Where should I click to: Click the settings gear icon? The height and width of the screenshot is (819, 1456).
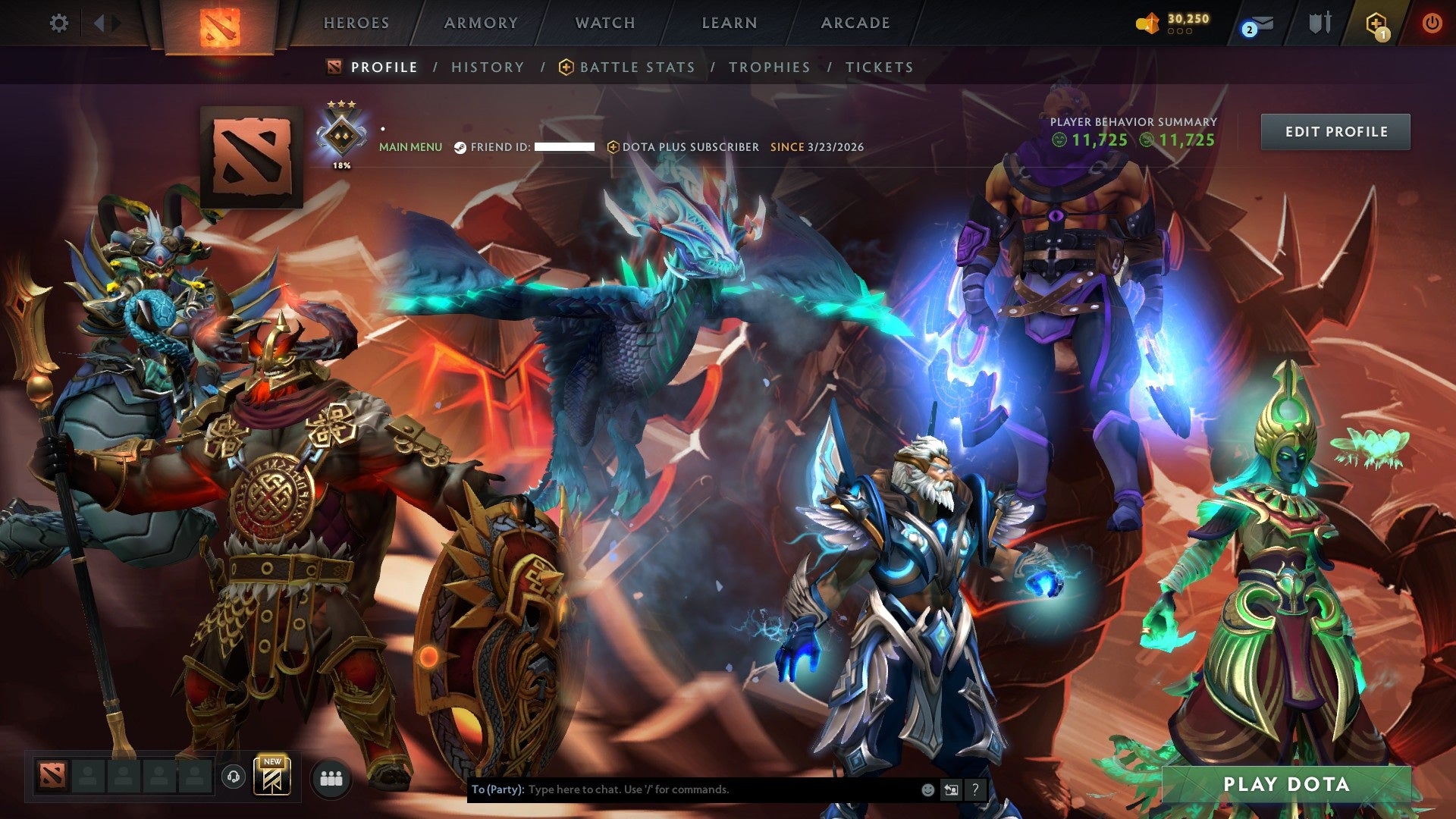point(59,23)
